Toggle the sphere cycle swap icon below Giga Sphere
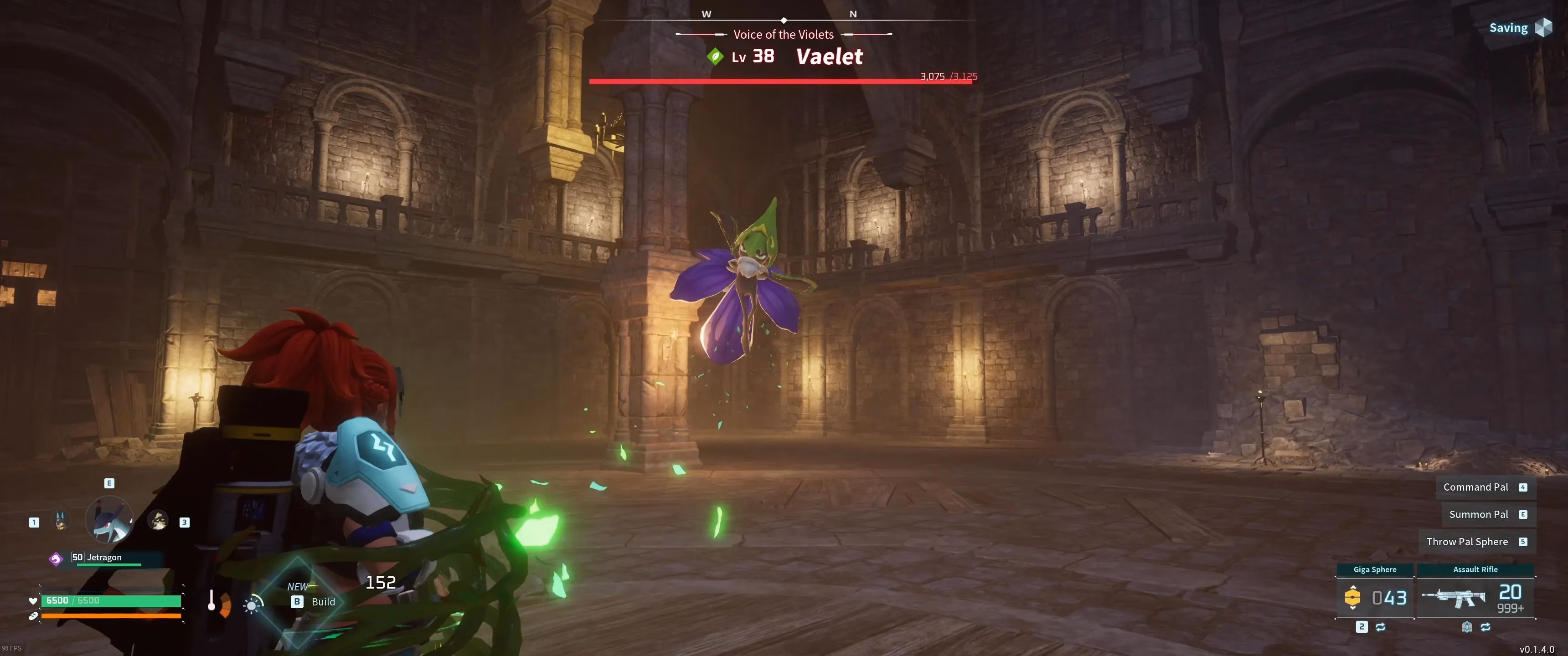Image resolution: width=1568 pixels, height=656 pixels. (1381, 629)
